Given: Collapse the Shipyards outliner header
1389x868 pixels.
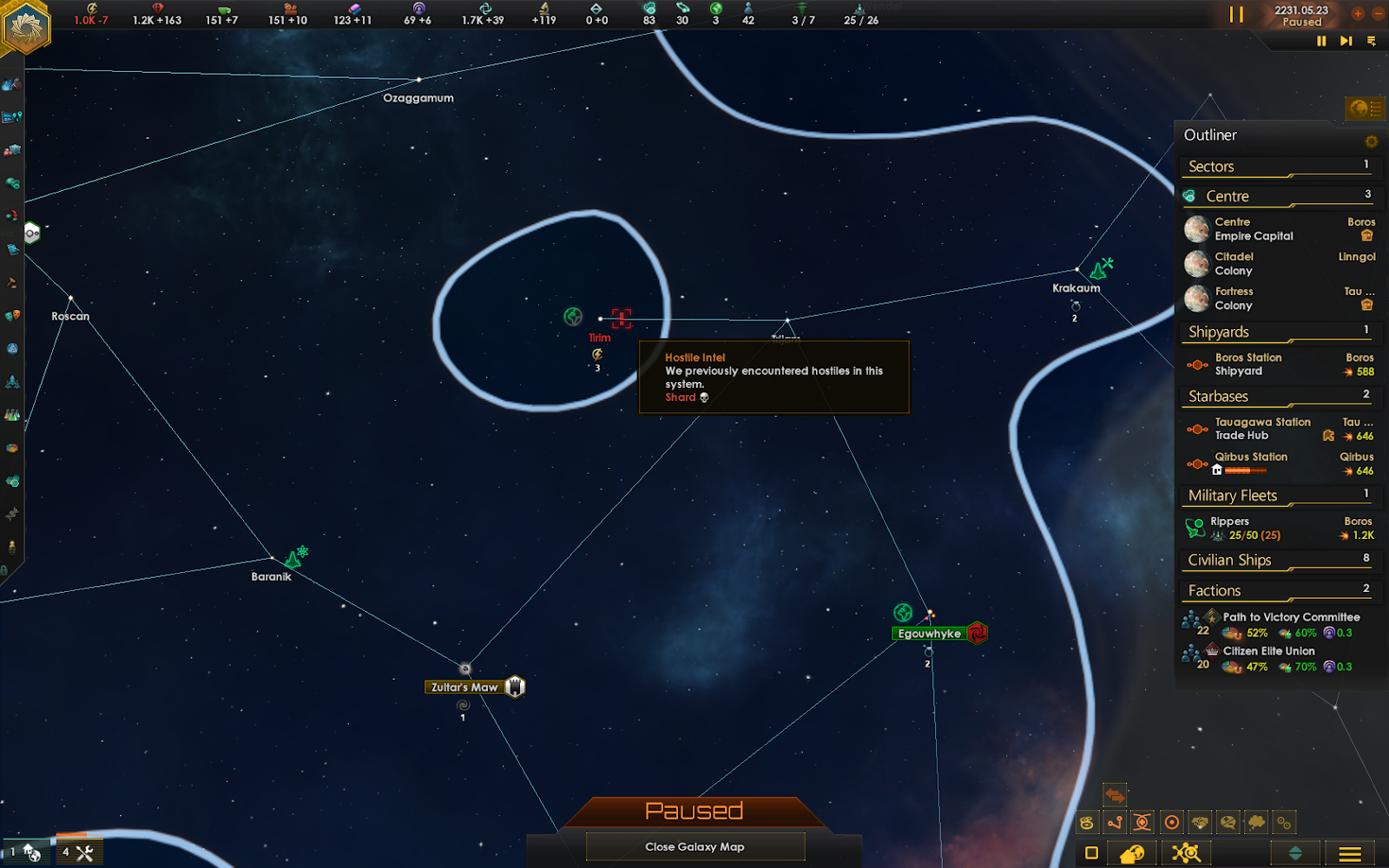Looking at the screenshot, I should [x=1276, y=332].
